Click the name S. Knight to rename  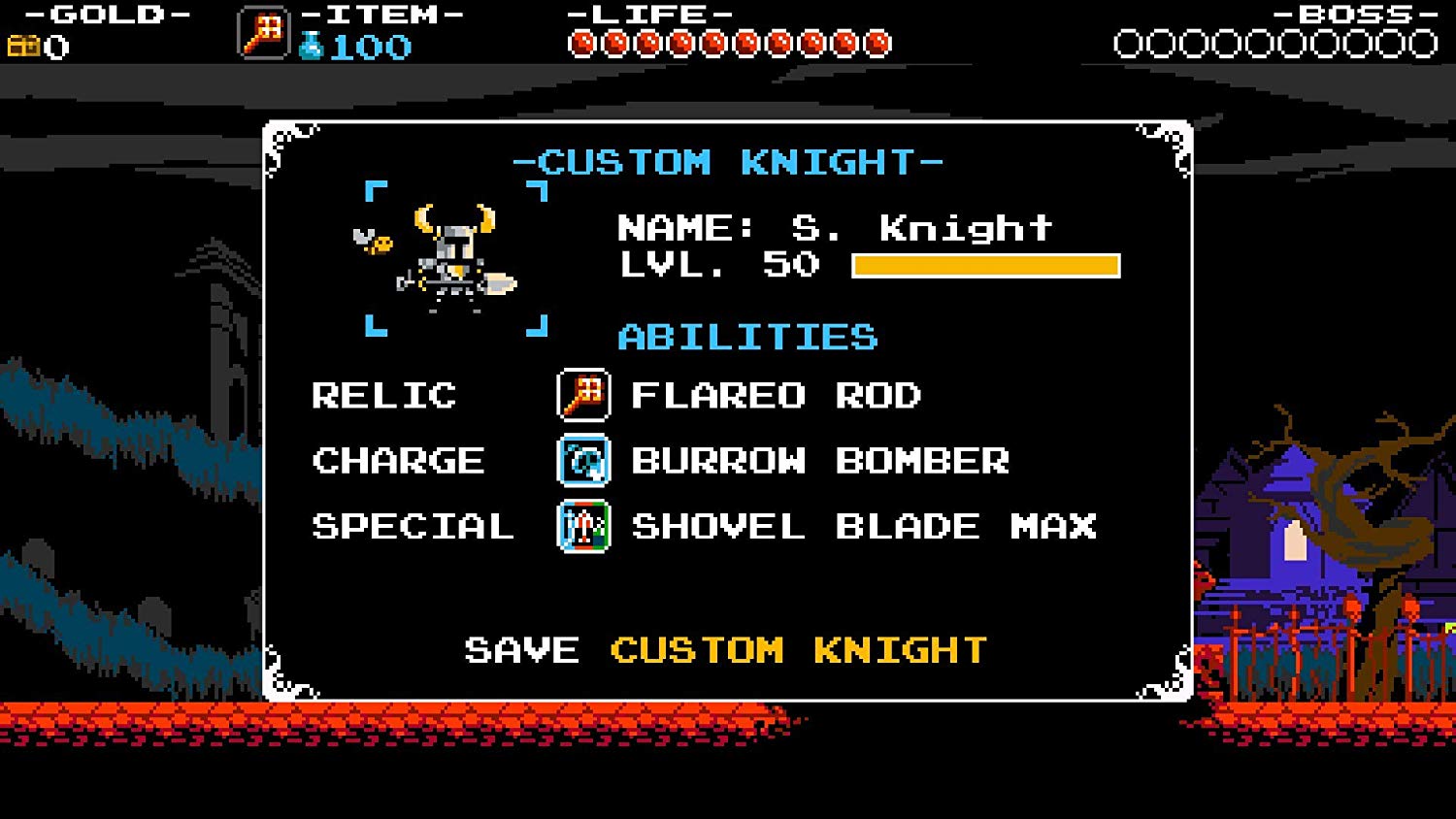(917, 227)
